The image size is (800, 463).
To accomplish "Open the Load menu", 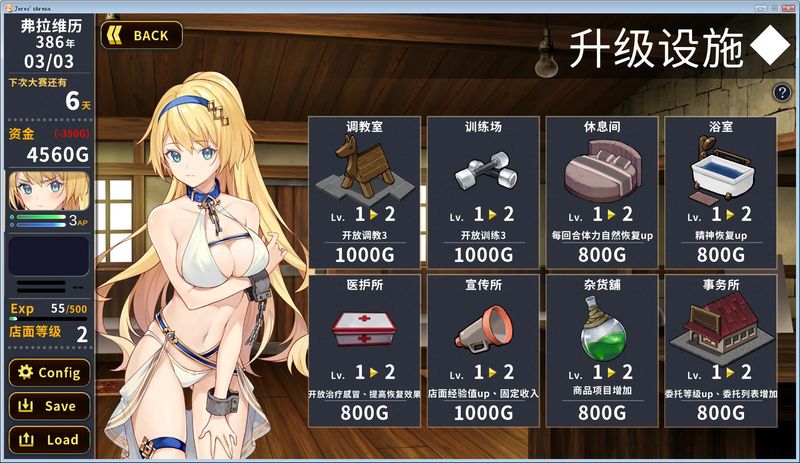I will pos(48,439).
